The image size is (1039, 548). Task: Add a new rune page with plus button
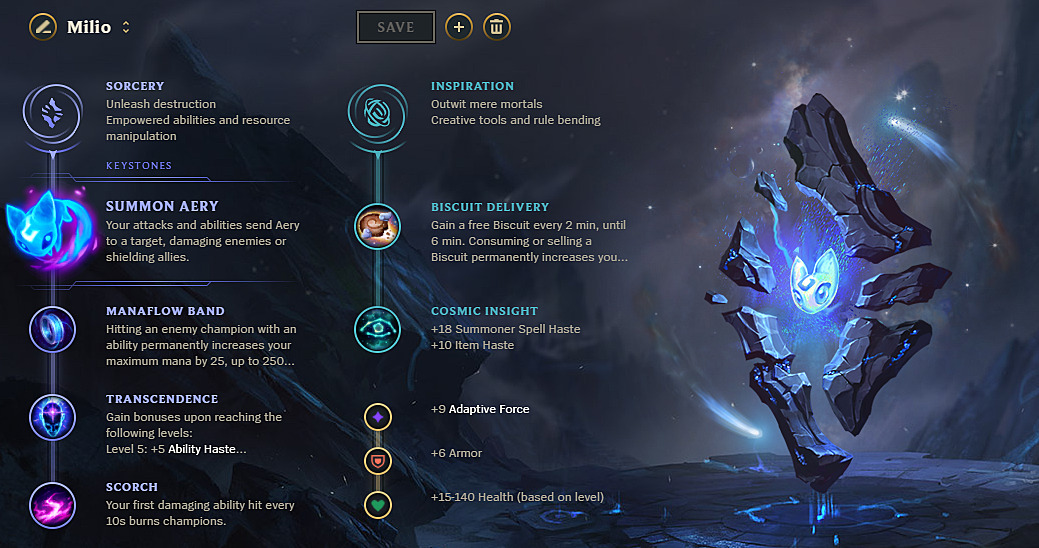click(x=458, y=27)
